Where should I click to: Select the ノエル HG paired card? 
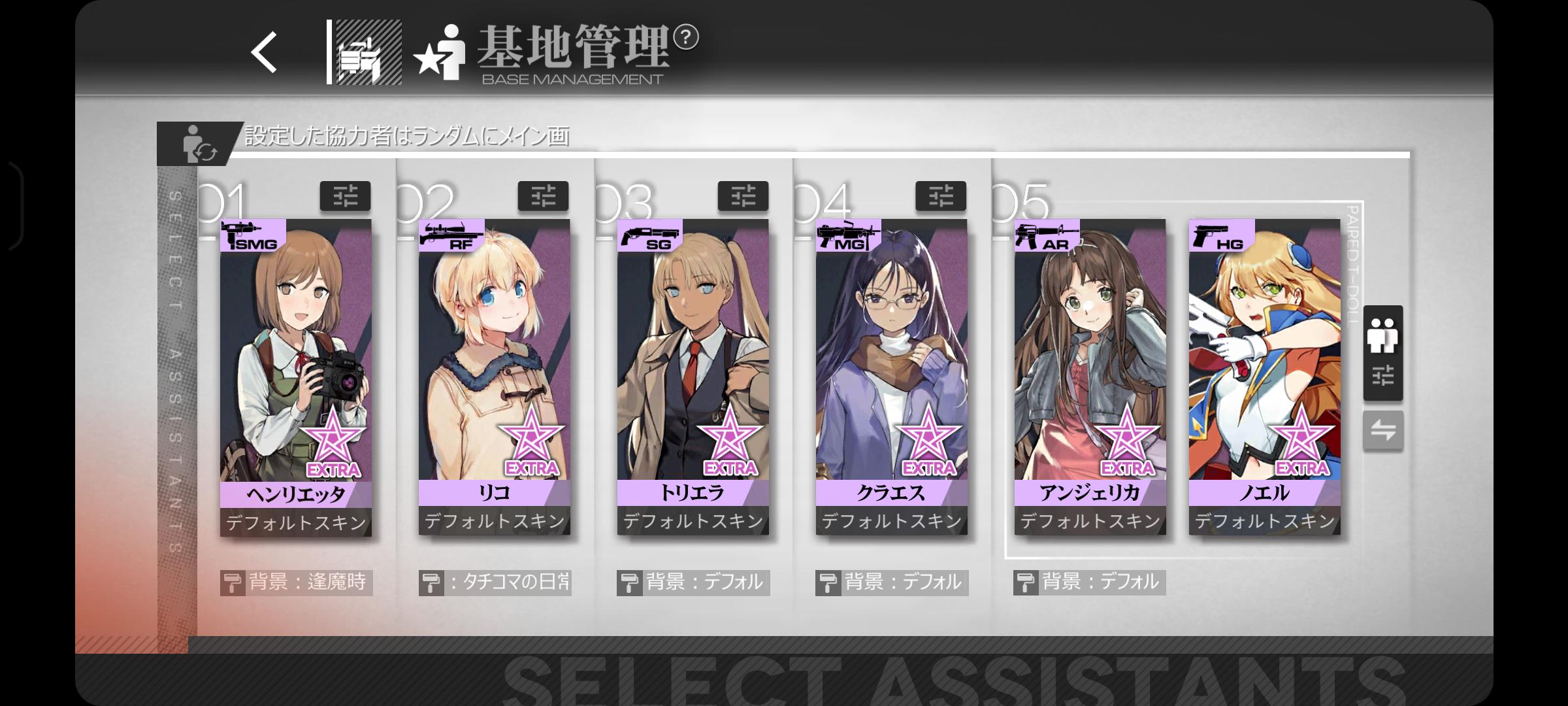1264,366
